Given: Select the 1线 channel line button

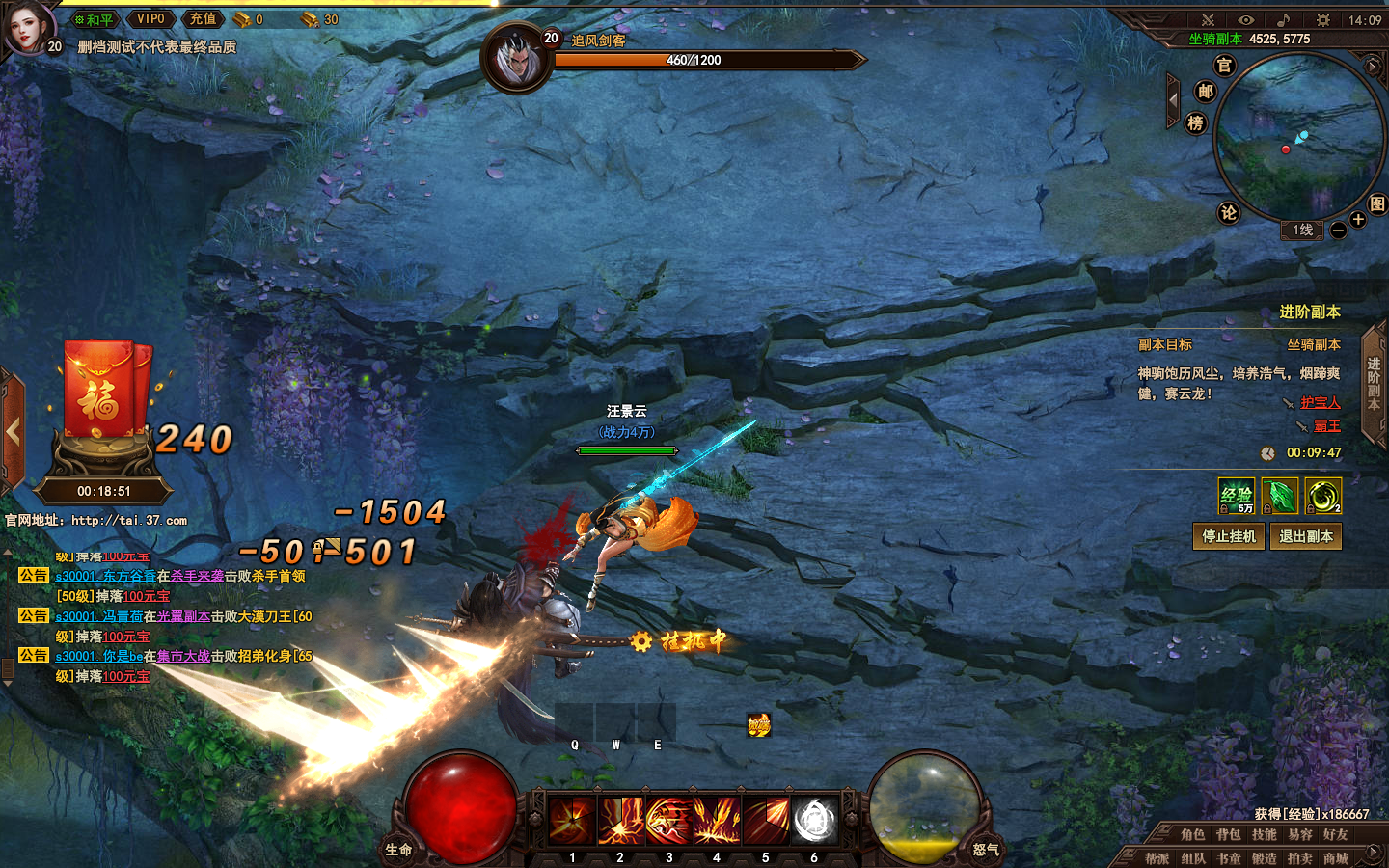Looking at the screenshot, I should (x=1302, y=230).
